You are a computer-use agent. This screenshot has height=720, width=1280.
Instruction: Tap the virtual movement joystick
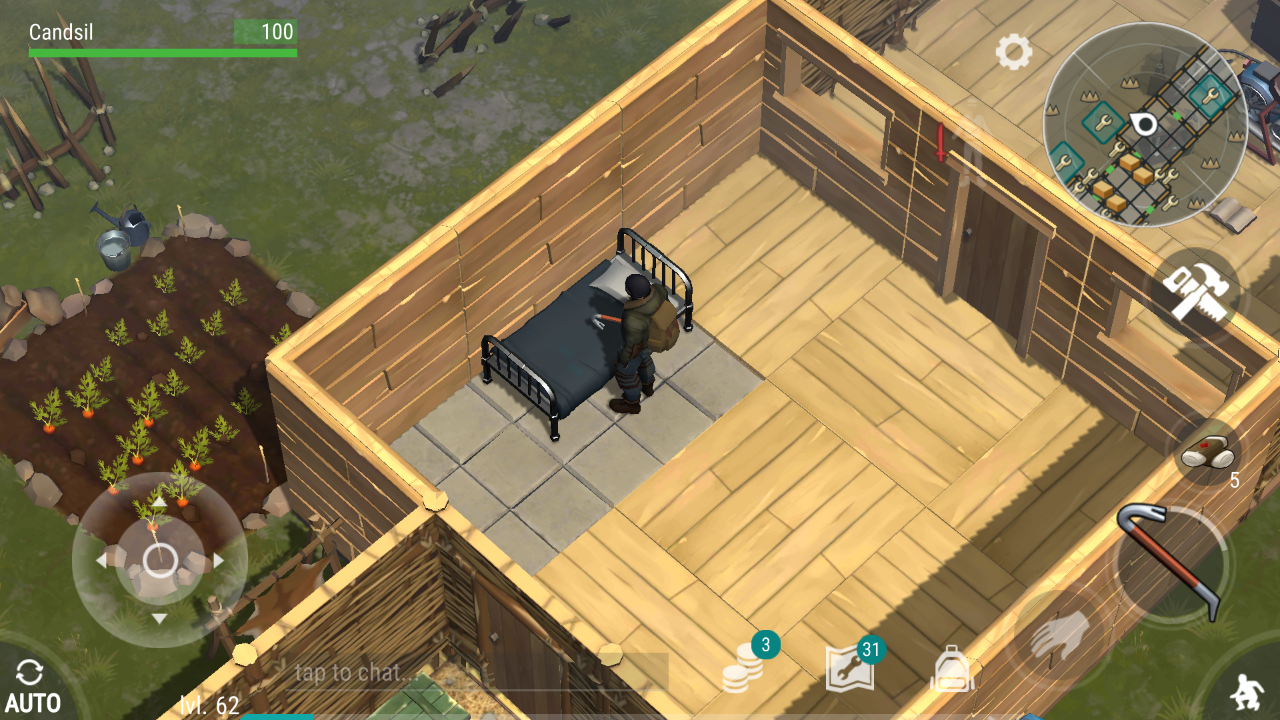point(160,560)
